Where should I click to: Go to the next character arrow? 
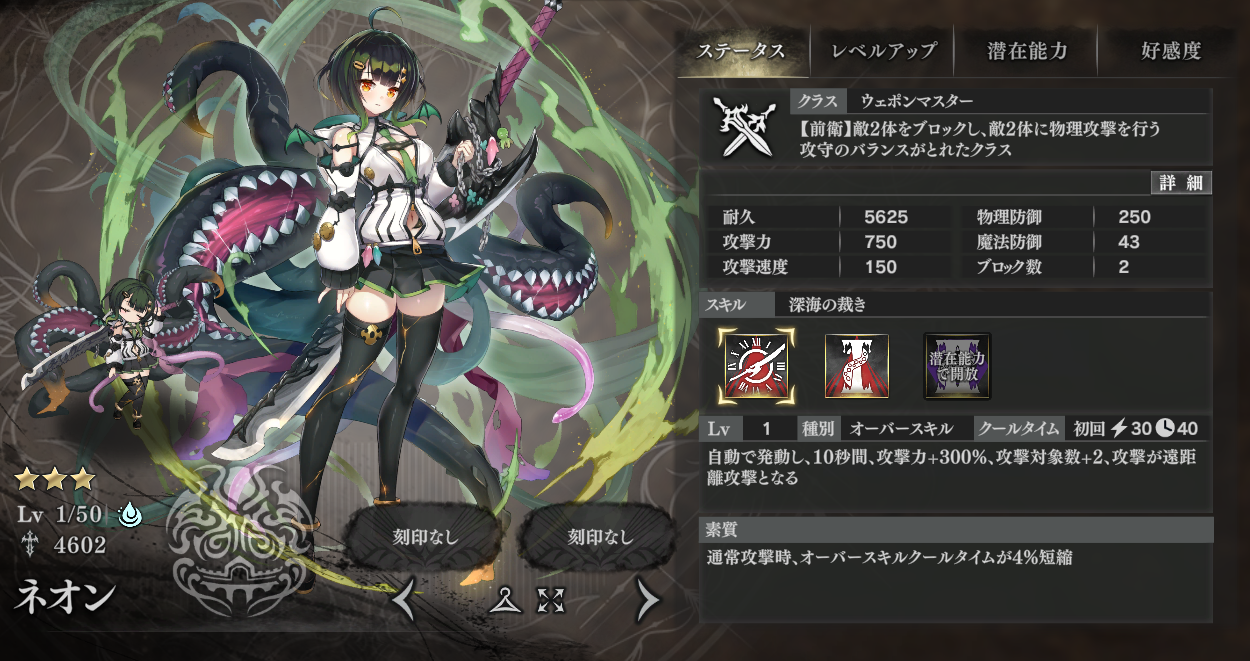[x=648, y=600]
